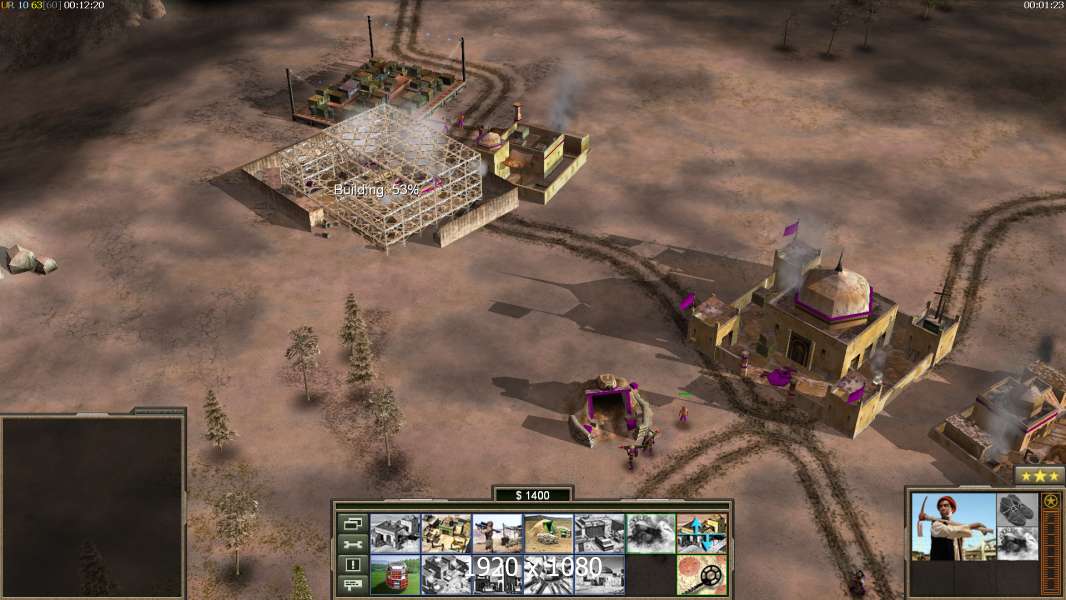Click the gold star rank emblem
The image size is (1066, 600).
pyautogui.click(x=1050, y=501)
